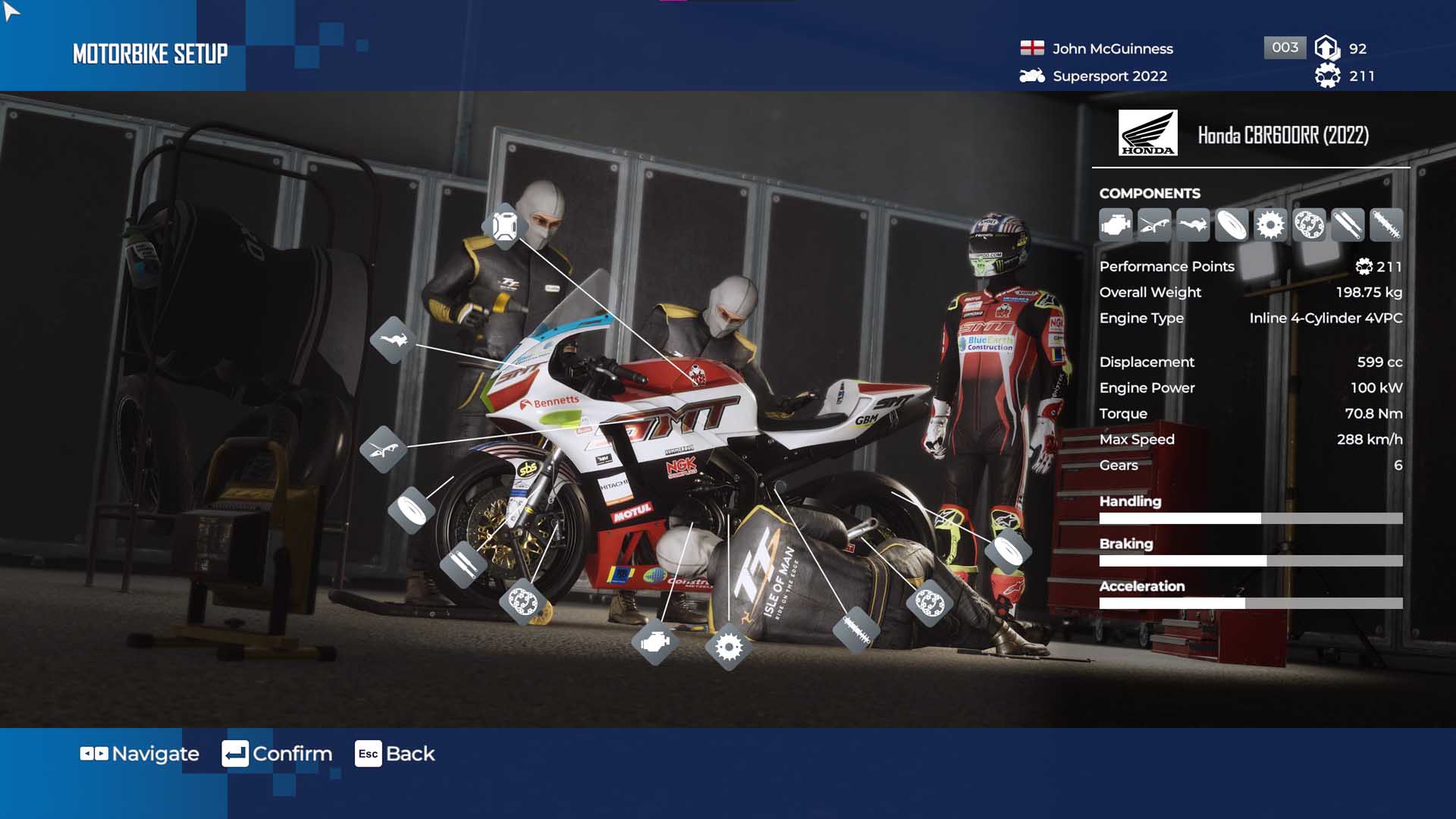Image resolution: width=1456 pixels, height=819 pixels.
Task: Select the brake discs icon in Components row
Action: (1309, 225)
